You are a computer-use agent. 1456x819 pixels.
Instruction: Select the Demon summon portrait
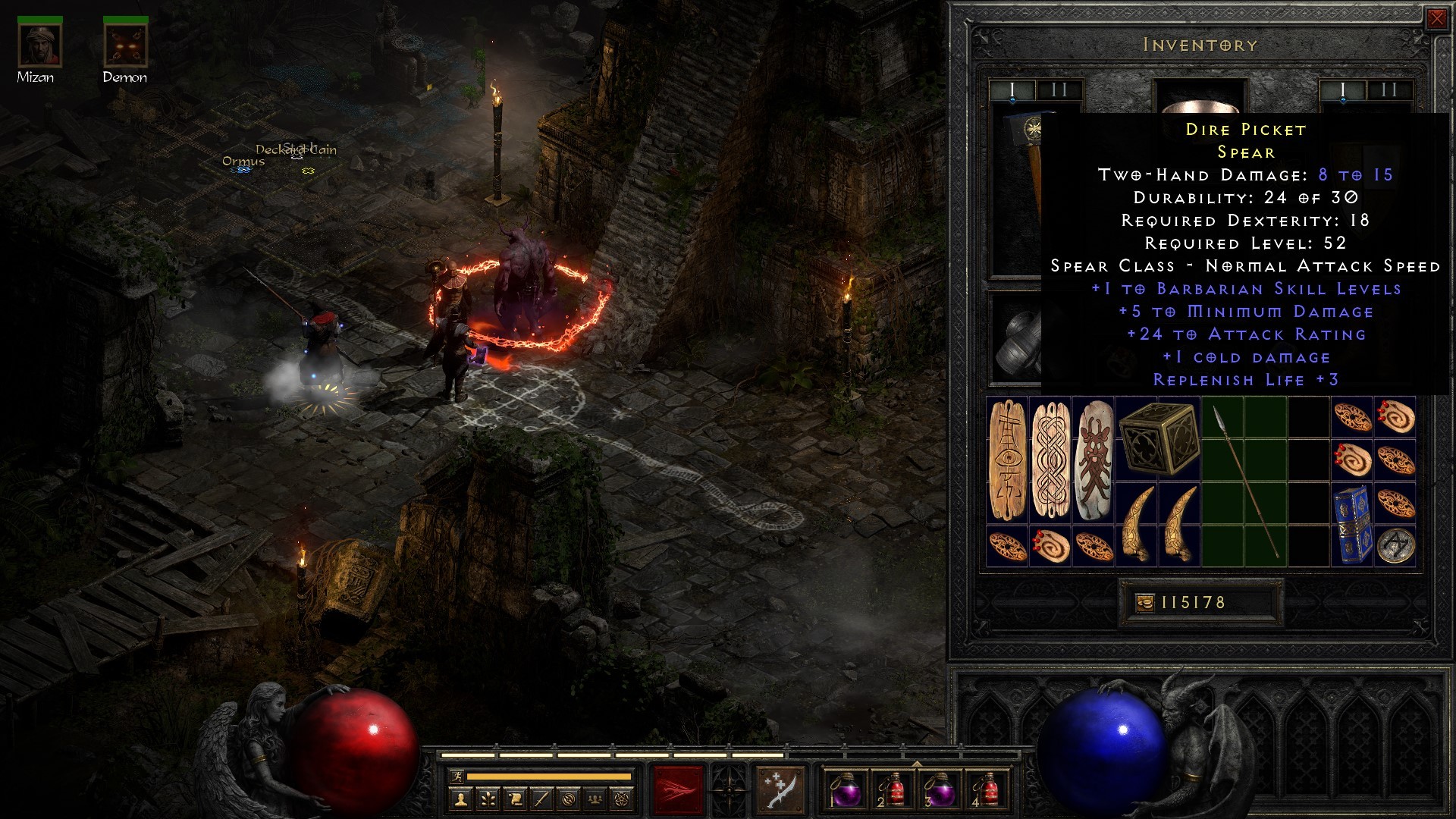click(x=125, y=45)
